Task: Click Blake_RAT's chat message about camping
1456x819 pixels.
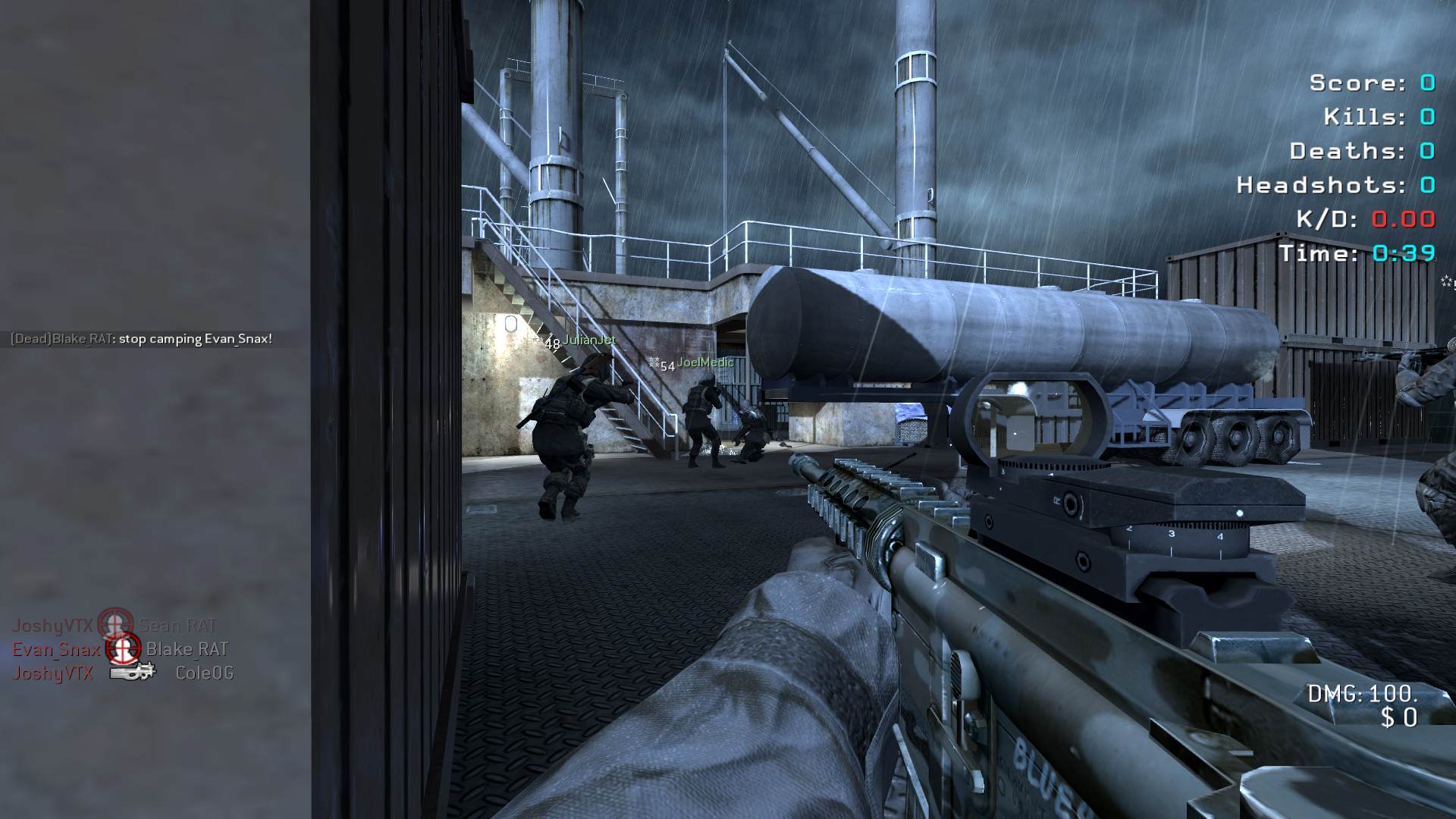Action: coord(141,339)
